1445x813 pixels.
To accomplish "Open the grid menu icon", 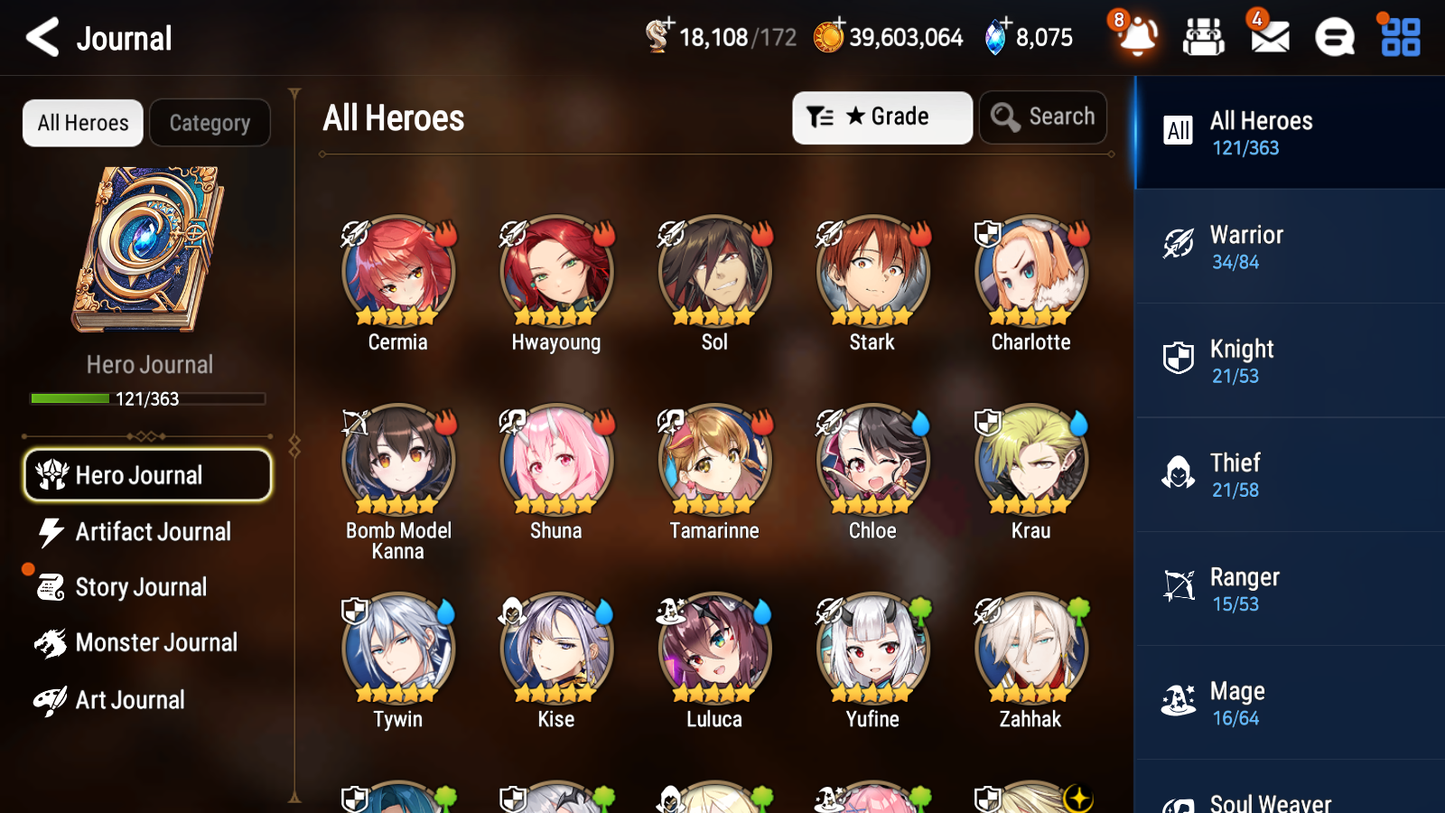I will click(x=1399, y=37).
